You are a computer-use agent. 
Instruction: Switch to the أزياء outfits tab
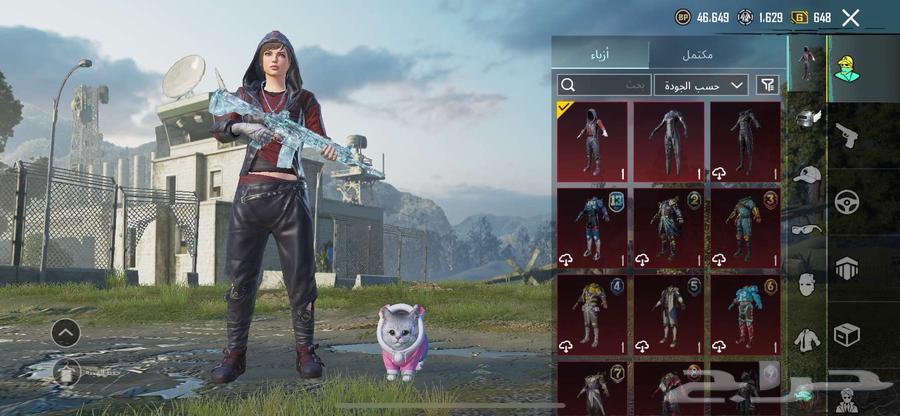(x=600, y=54)
